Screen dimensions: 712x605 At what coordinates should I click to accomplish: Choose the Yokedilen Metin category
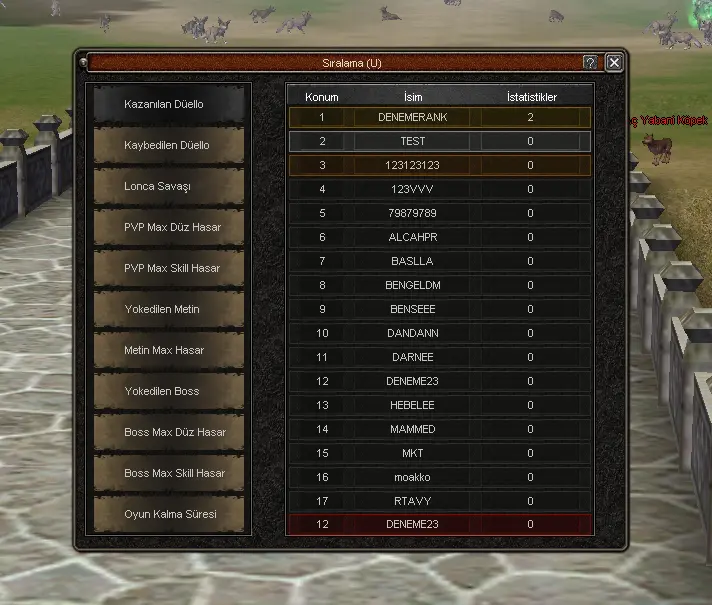[168, 309]
